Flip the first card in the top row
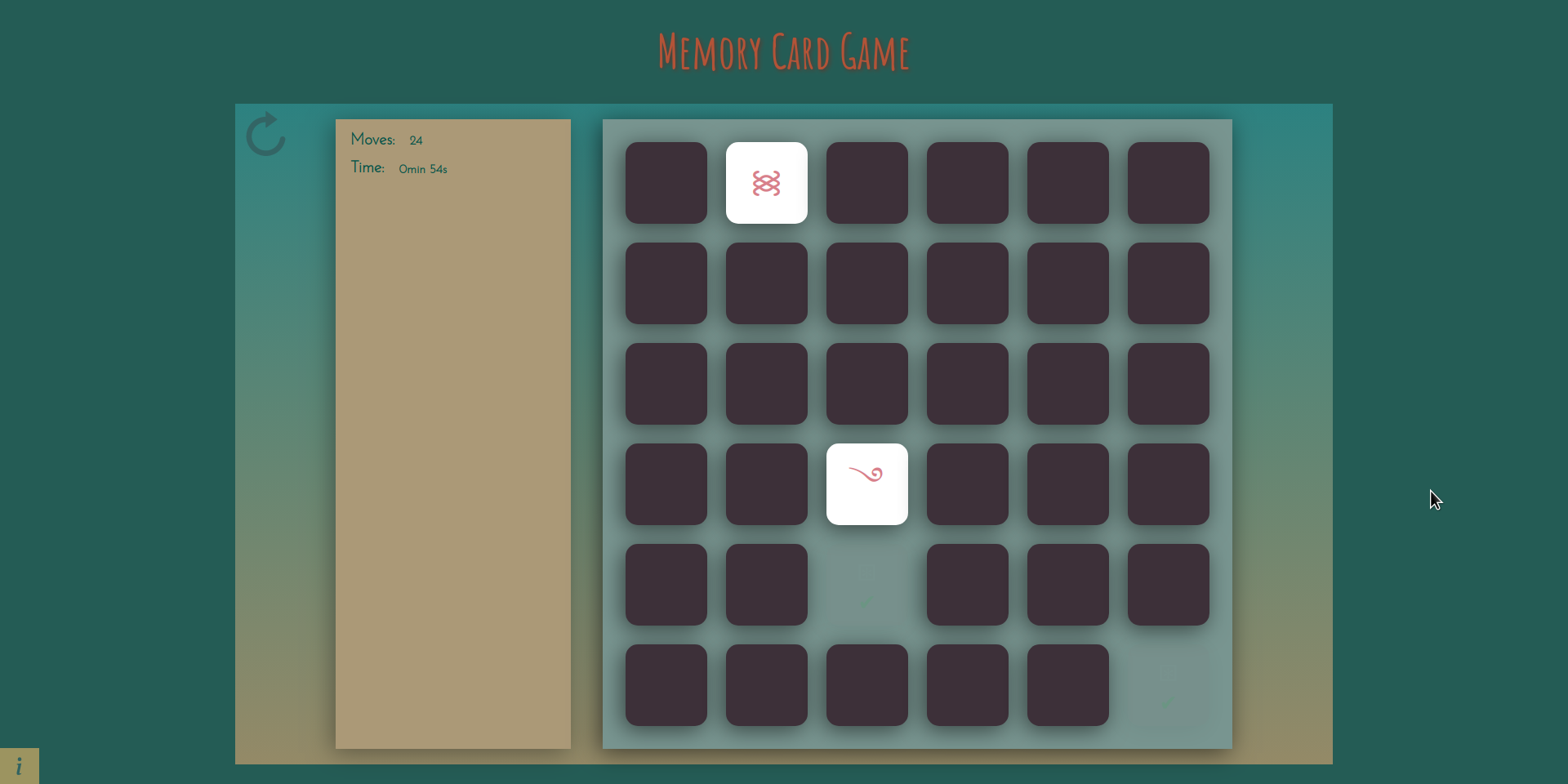 pos(665,182)
